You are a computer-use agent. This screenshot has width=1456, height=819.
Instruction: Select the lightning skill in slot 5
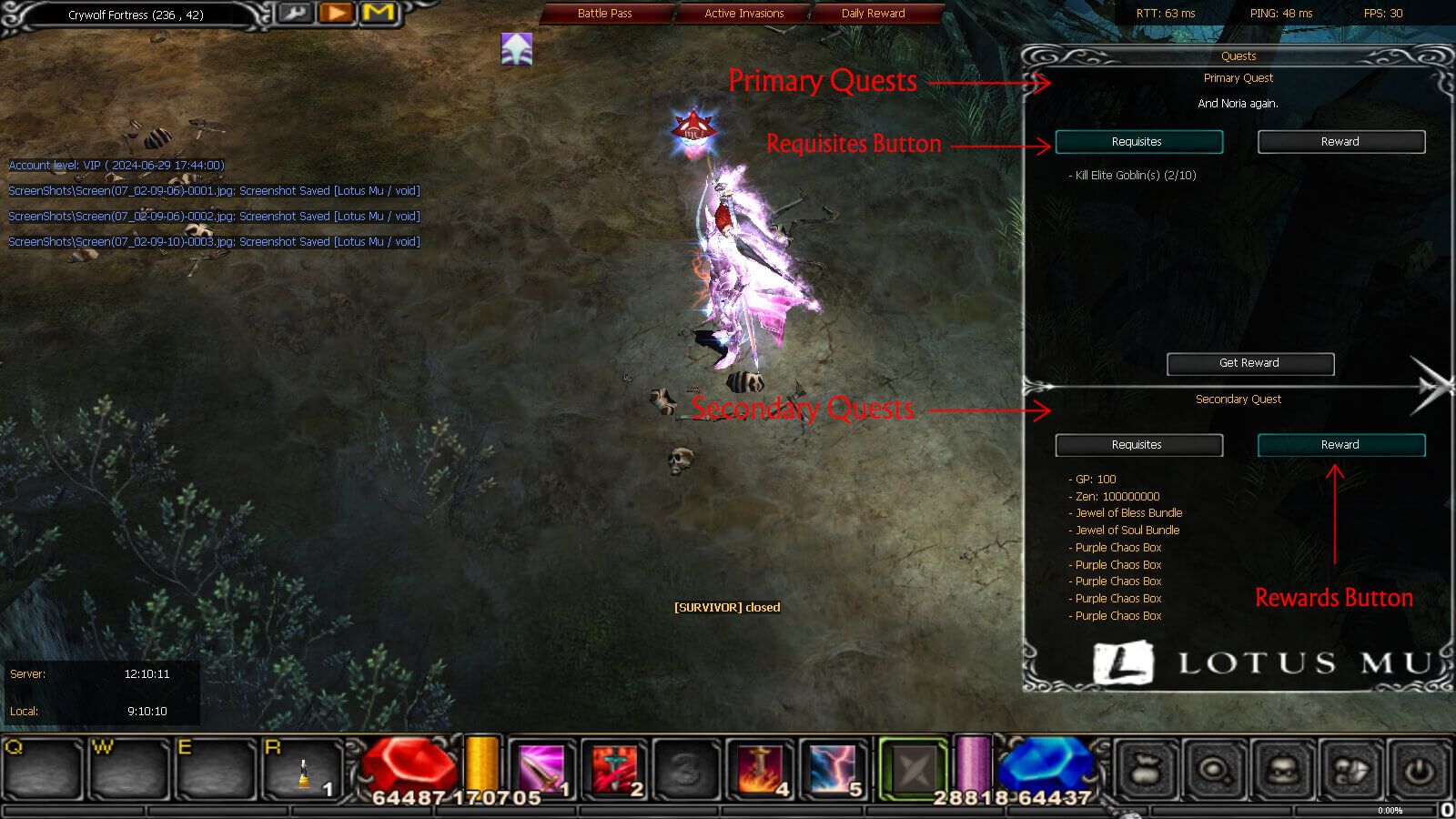pyautogui.click(x=833, y=769)
